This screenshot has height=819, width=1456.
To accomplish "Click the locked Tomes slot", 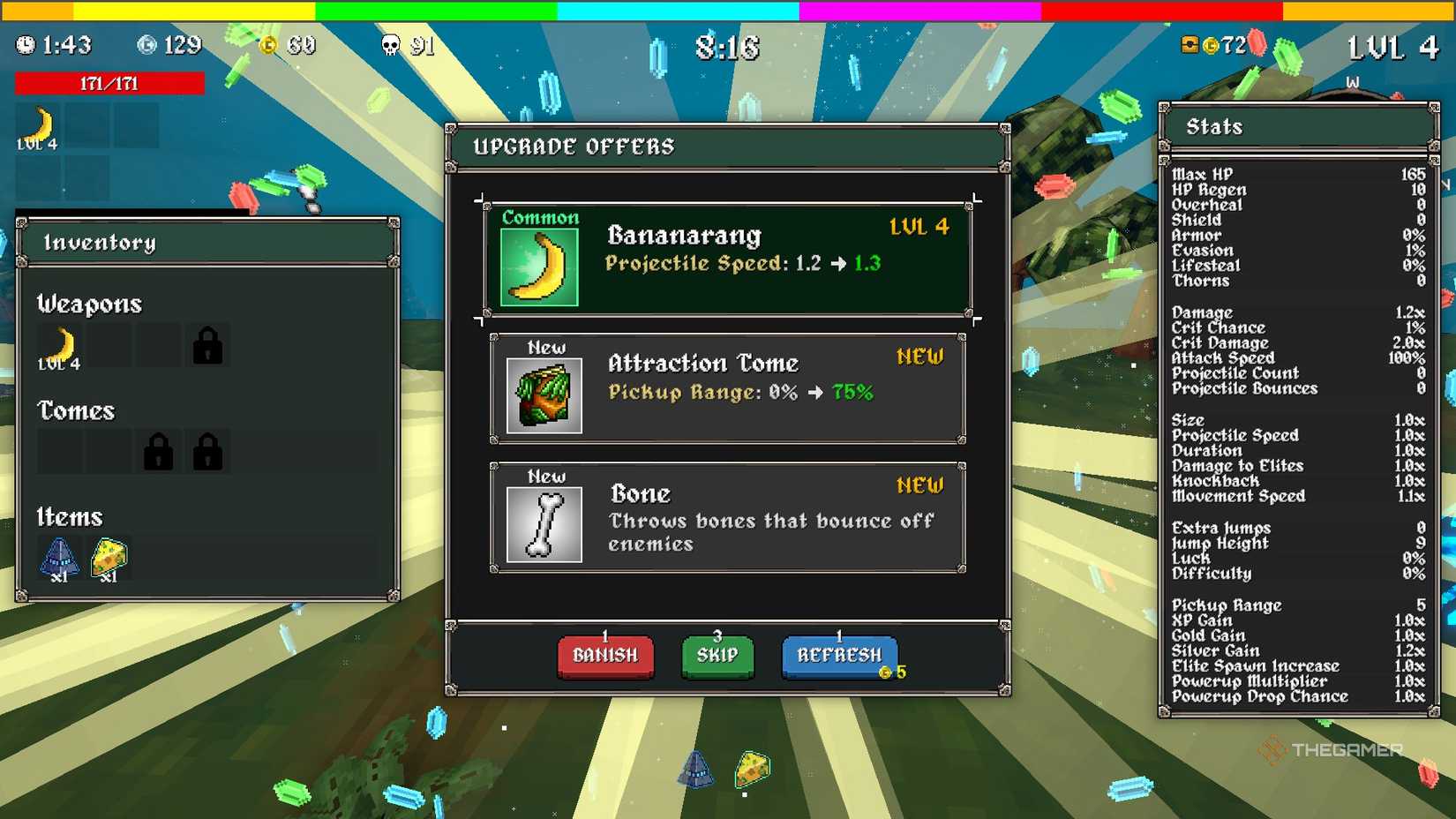I will pos(159,450).
